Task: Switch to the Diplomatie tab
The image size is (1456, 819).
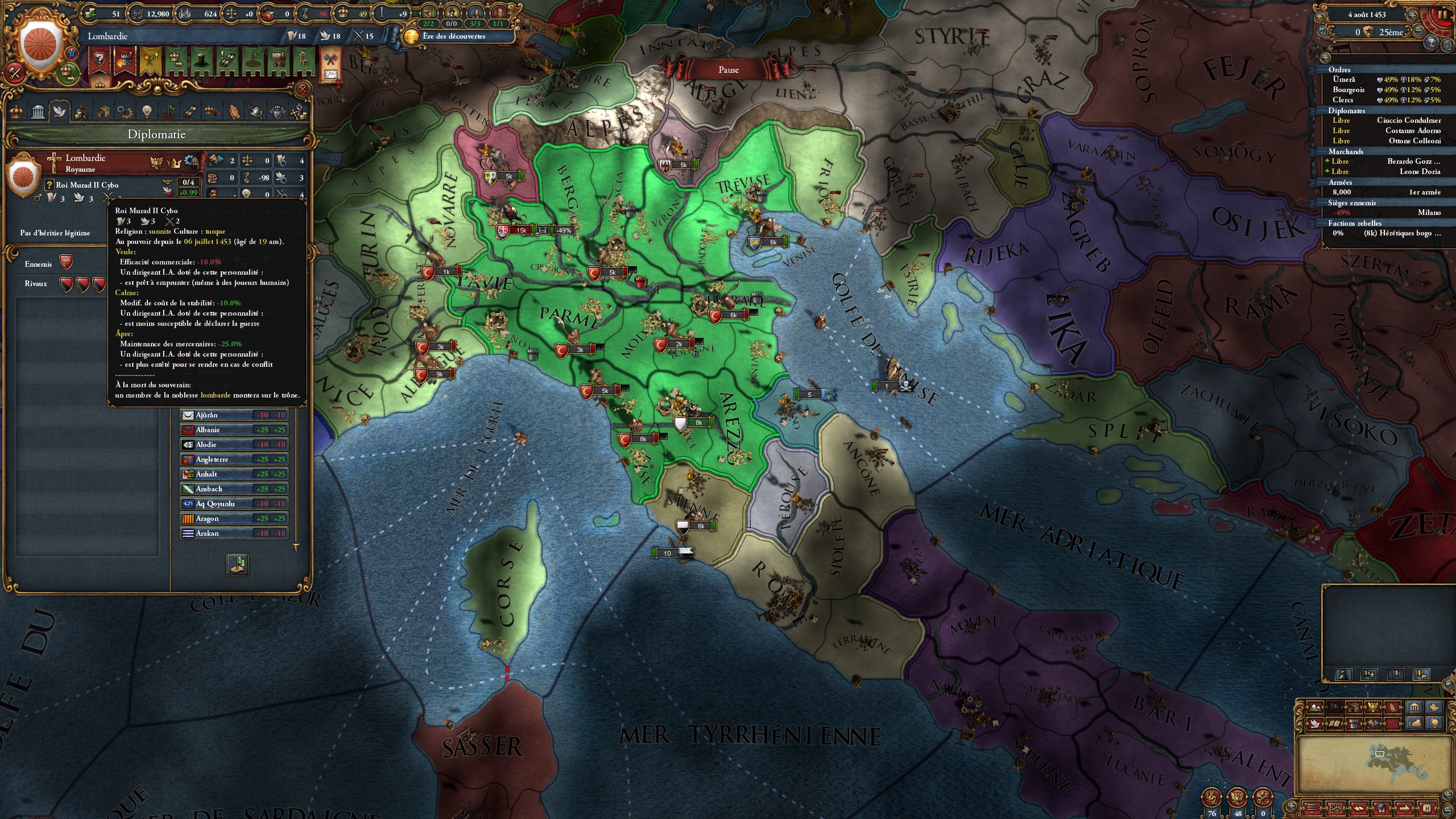Action: click(x=59, y=113)
